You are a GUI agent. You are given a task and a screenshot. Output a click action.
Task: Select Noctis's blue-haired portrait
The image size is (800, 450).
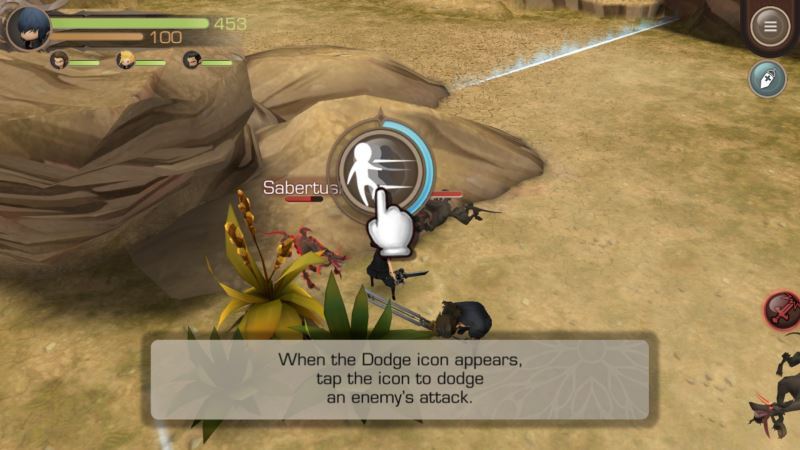pos(27,27)
